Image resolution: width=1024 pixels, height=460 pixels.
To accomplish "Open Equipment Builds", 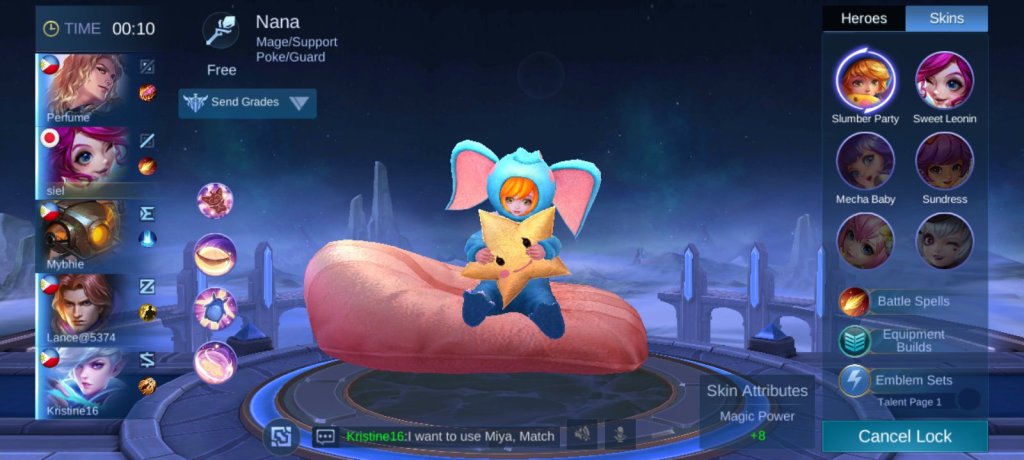I will point(898,340).
